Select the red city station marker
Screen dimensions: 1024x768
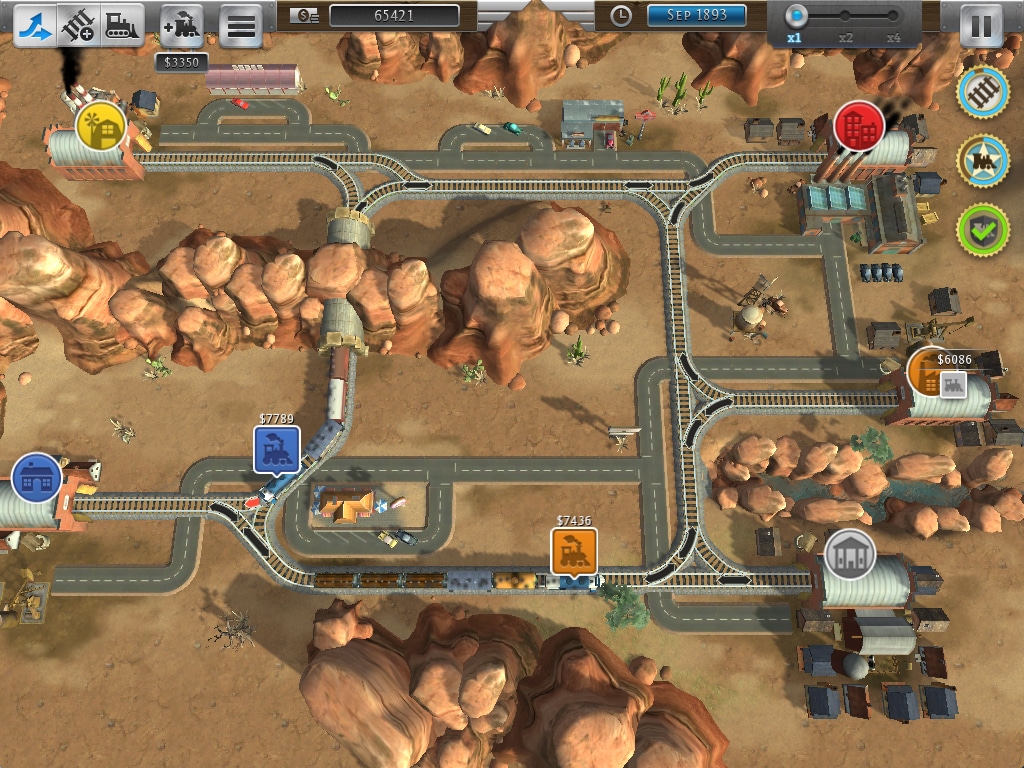coord(858,126)
